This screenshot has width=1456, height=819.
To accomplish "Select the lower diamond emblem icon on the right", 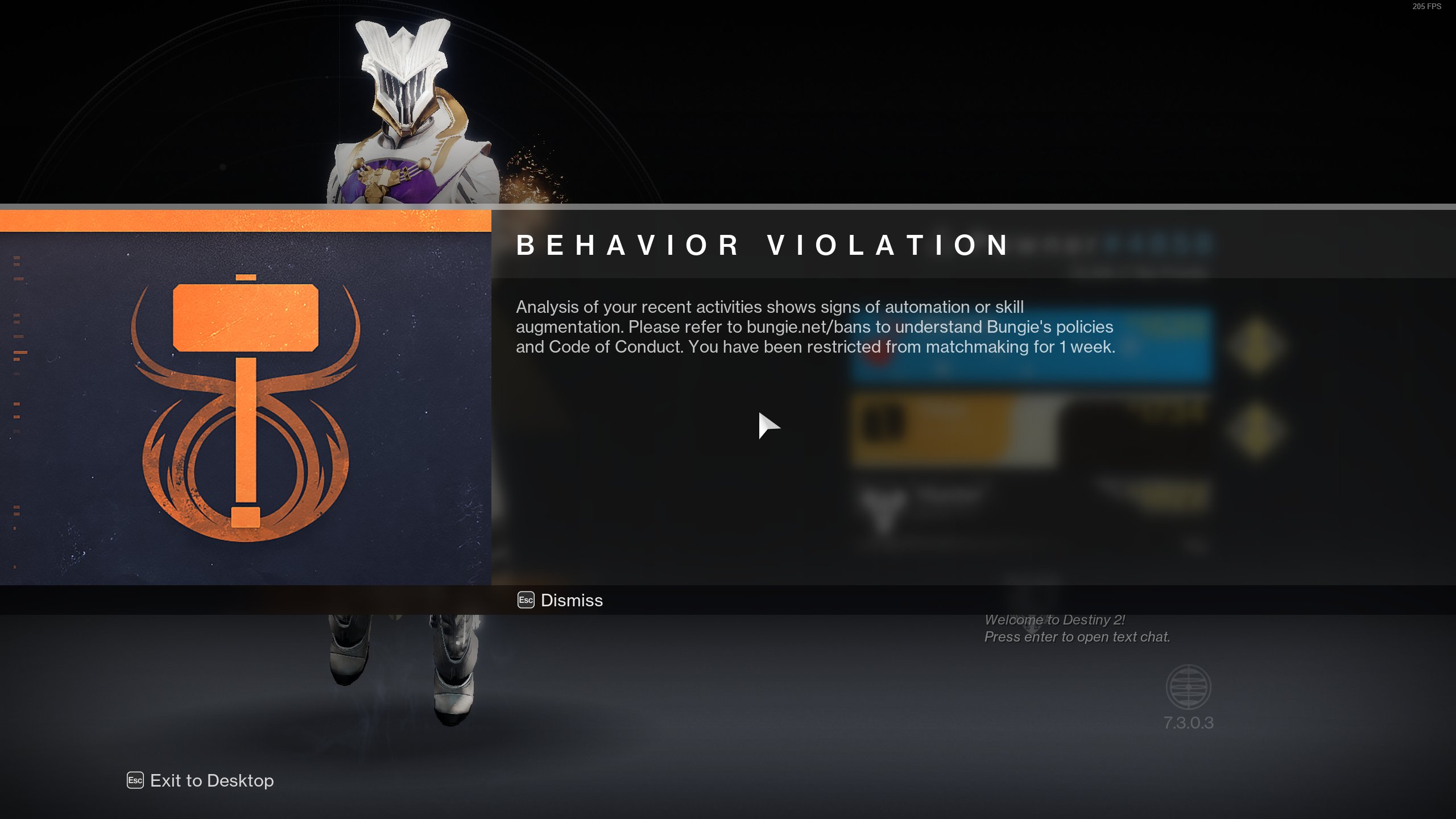I will pos(1255,432).
